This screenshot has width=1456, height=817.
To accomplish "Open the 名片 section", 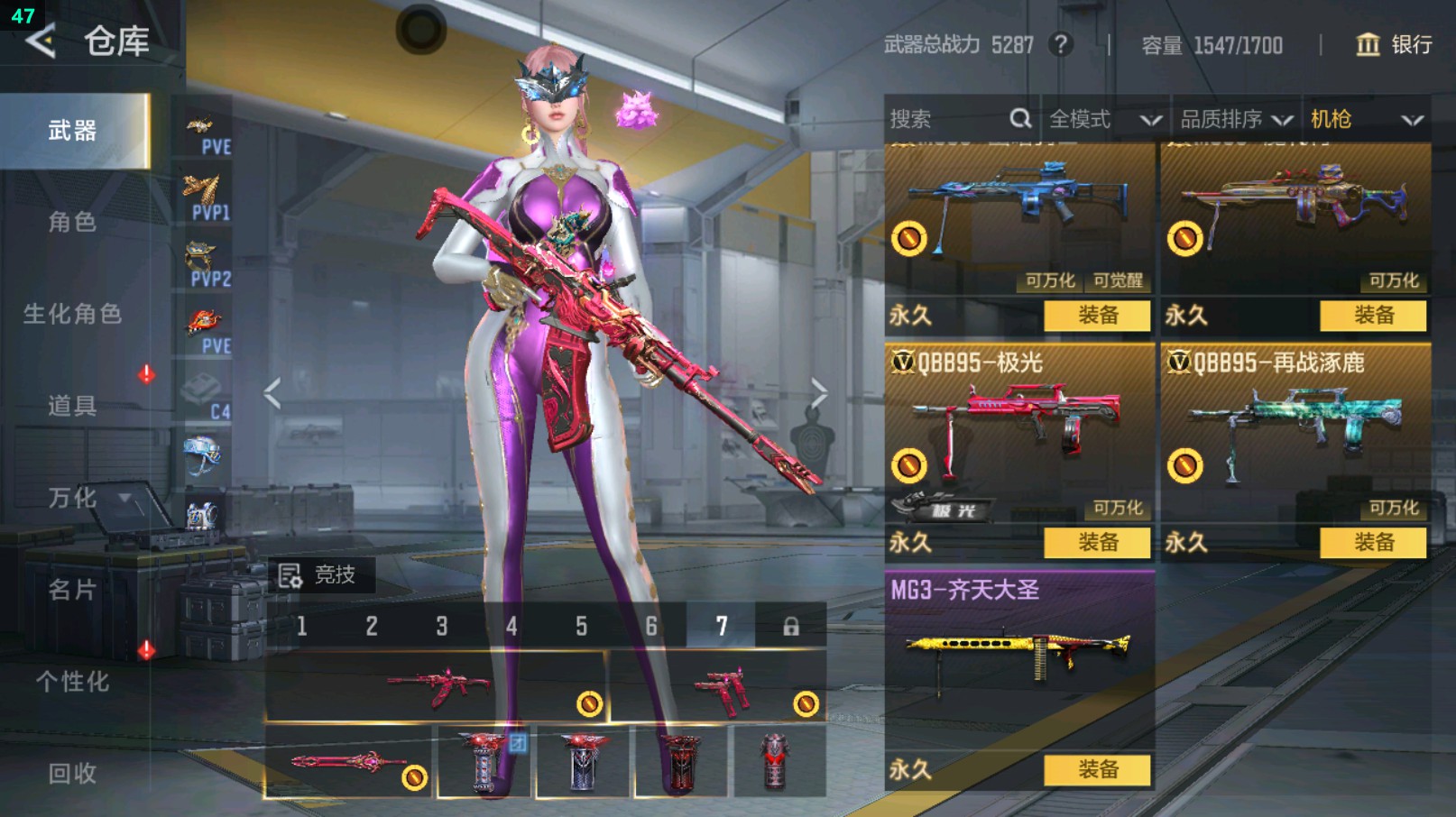I will click(x=72, y=590).
